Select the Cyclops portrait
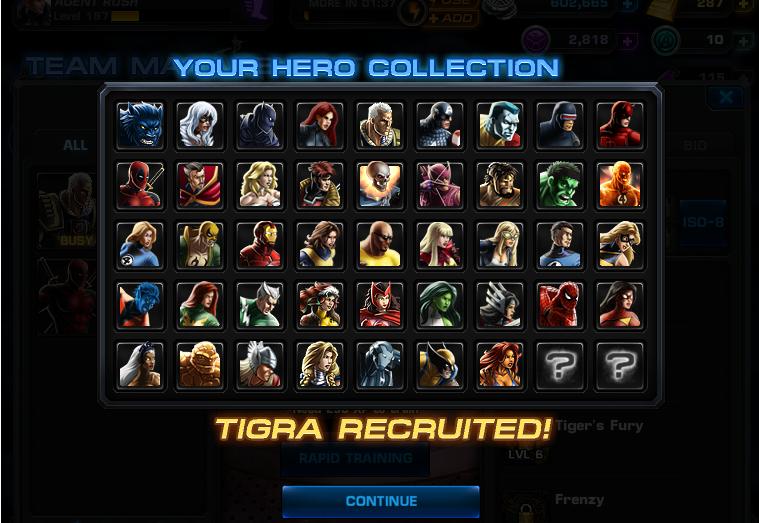The image size is (759, 523). [560, 126]
